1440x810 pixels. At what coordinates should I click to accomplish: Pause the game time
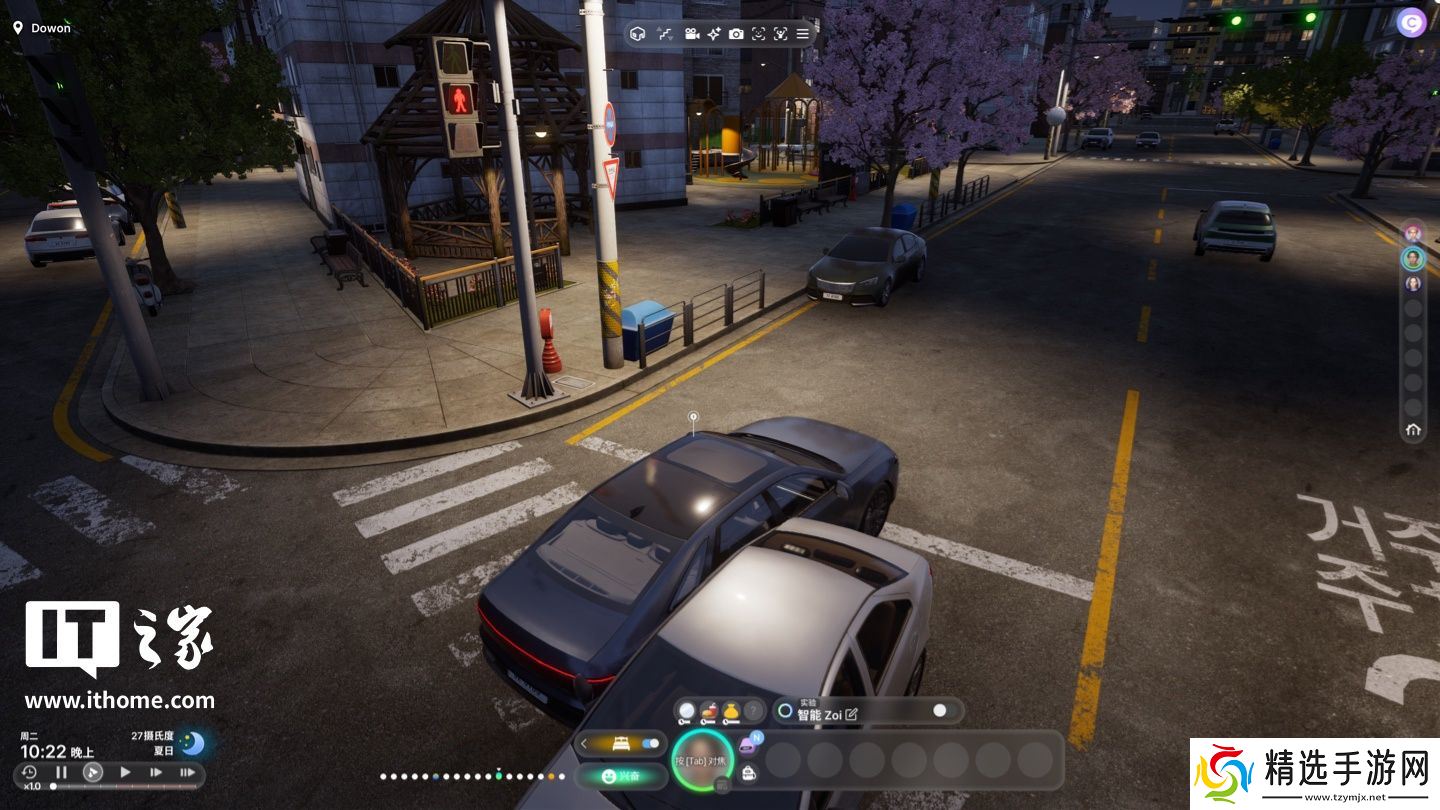(x=61, y=772)
